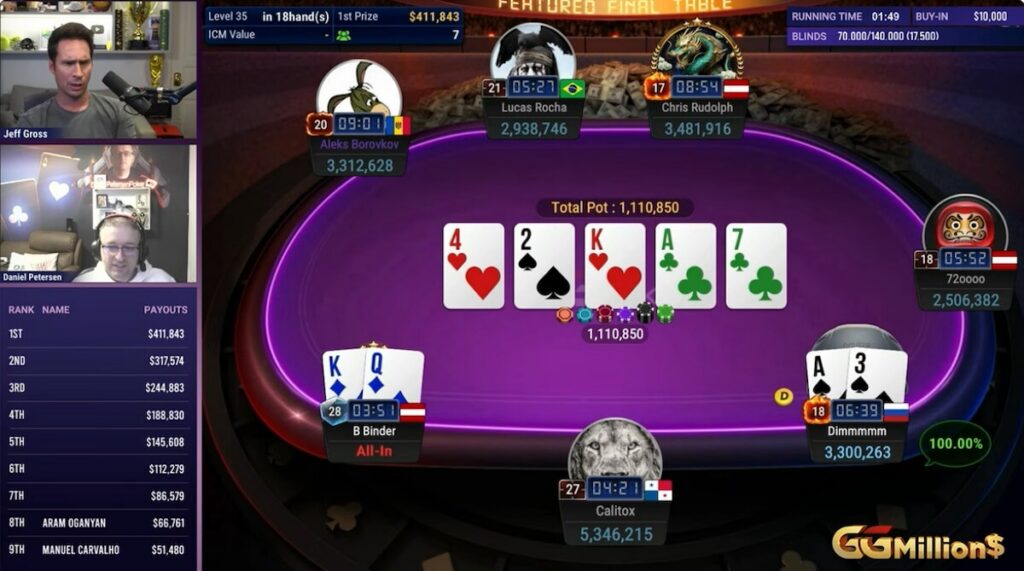This screenshot has width=1024, height=571.
Task: Open Daniel Petersen's webcam feed
Action: tap(98, 213)
